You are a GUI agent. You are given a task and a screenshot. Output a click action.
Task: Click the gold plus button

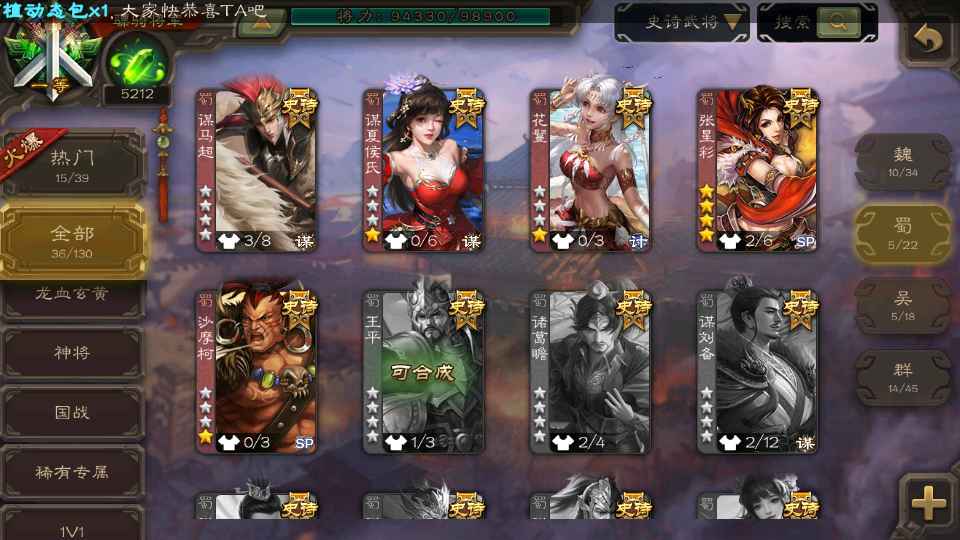click(x=928, y=501)
